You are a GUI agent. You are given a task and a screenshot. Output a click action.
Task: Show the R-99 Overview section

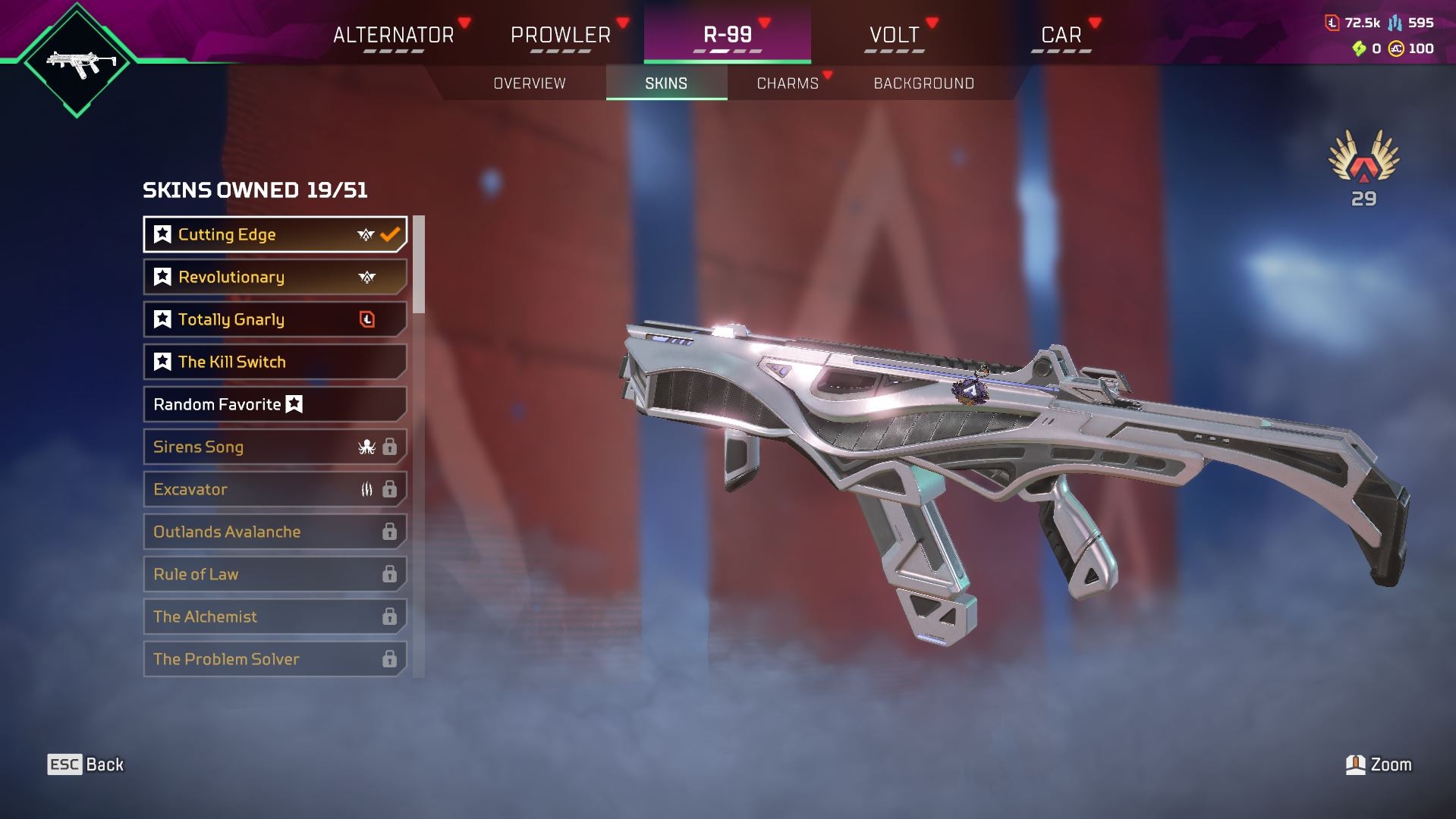[x=530, y=83]
